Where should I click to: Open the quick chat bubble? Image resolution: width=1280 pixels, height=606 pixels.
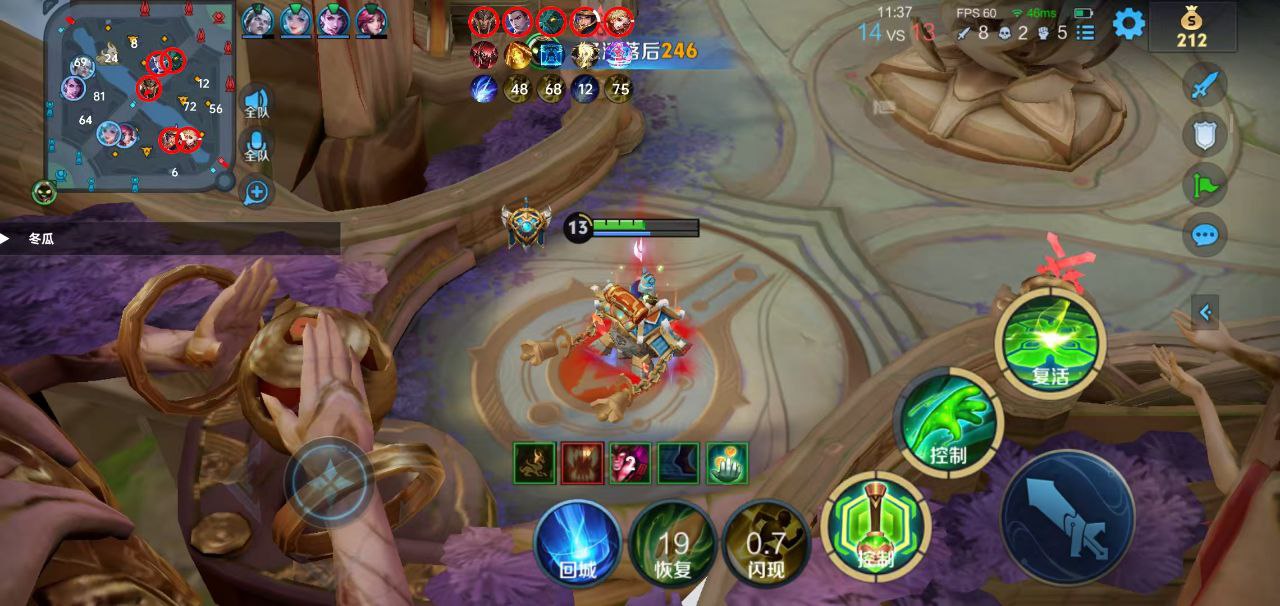click(x=1205, y=236)
